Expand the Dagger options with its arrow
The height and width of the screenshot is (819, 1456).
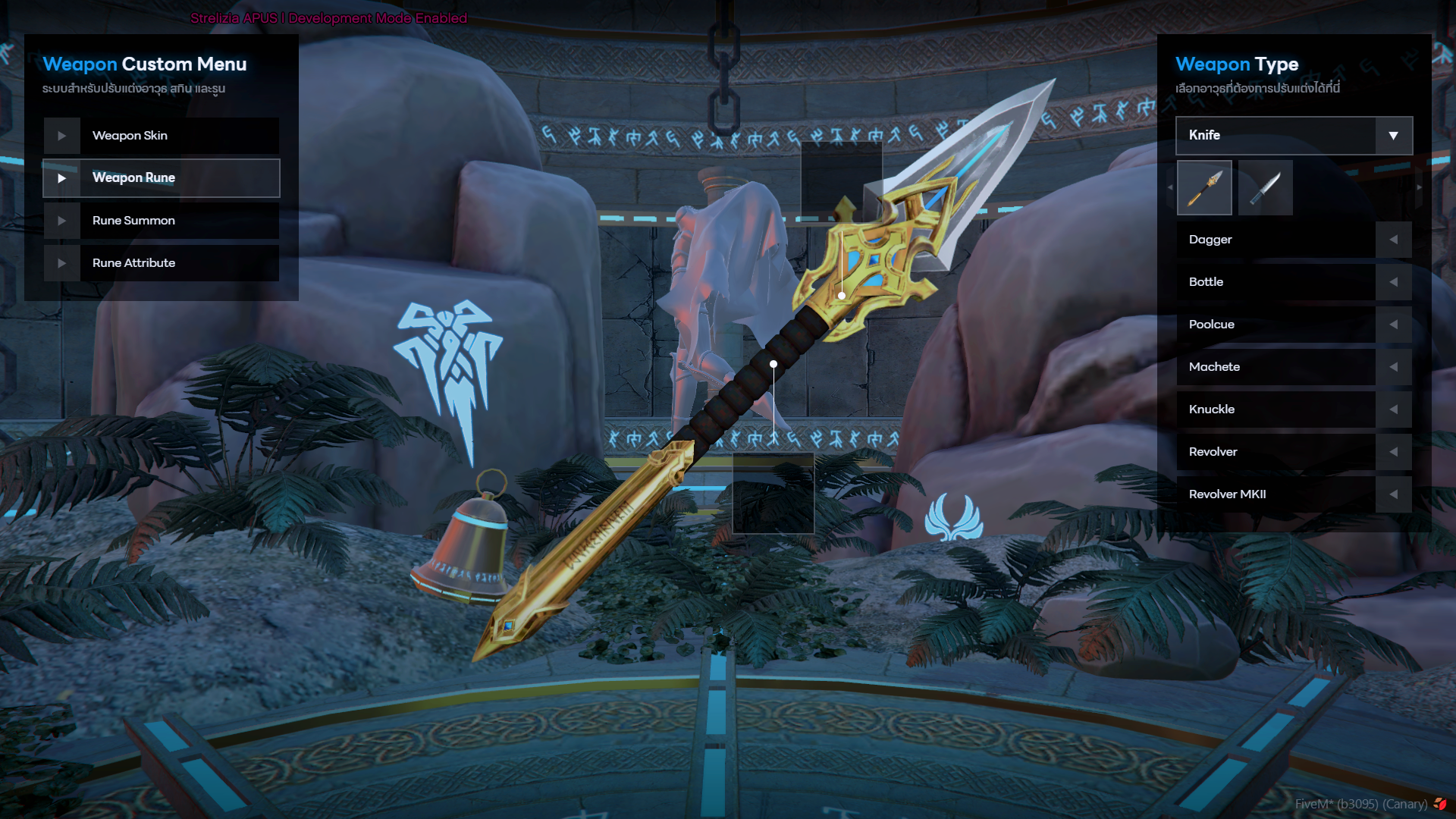click(1394, 239)
